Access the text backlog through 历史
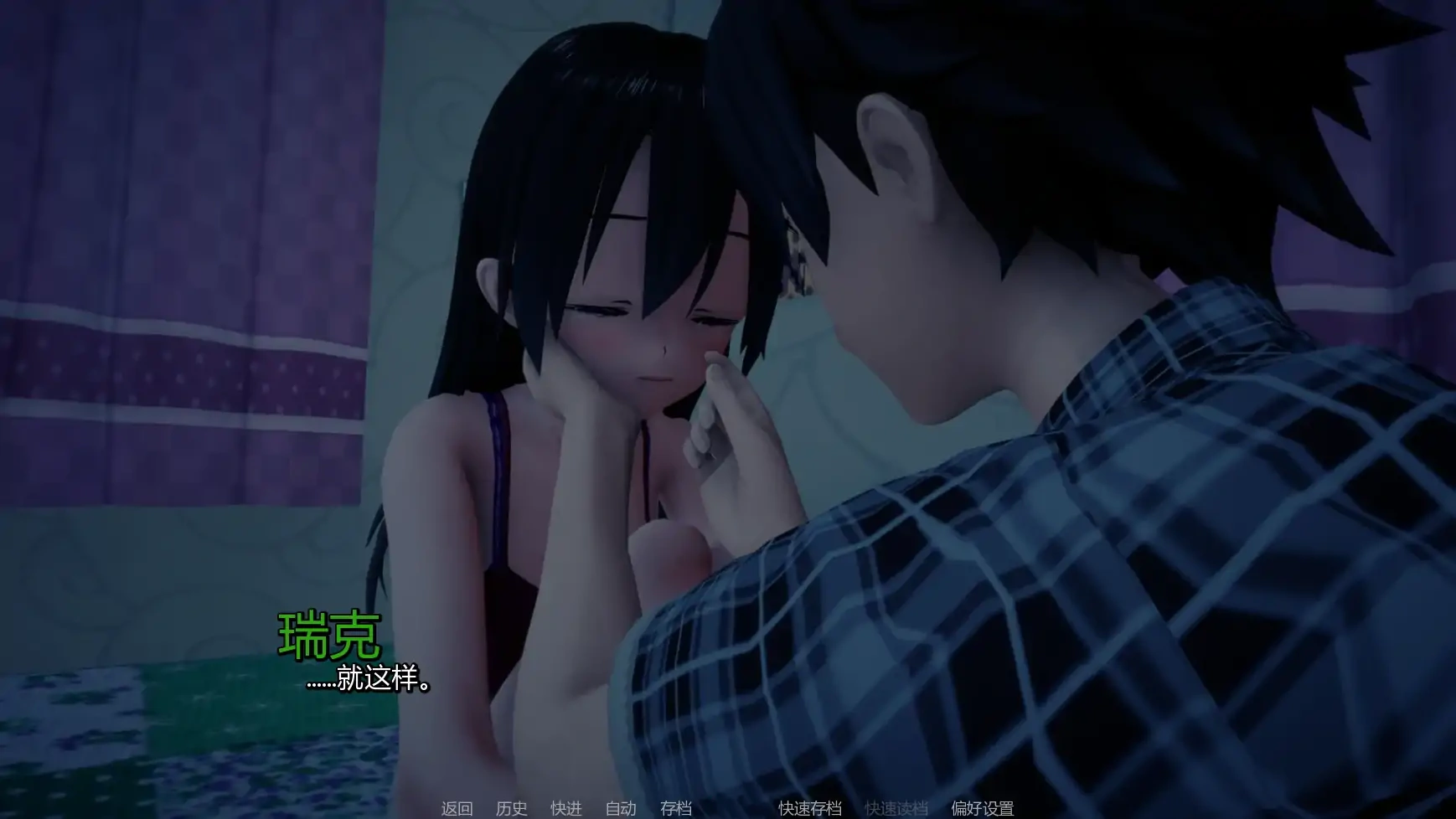The width and height of the screenshot is (1456, 819). [x=513, y=809]
